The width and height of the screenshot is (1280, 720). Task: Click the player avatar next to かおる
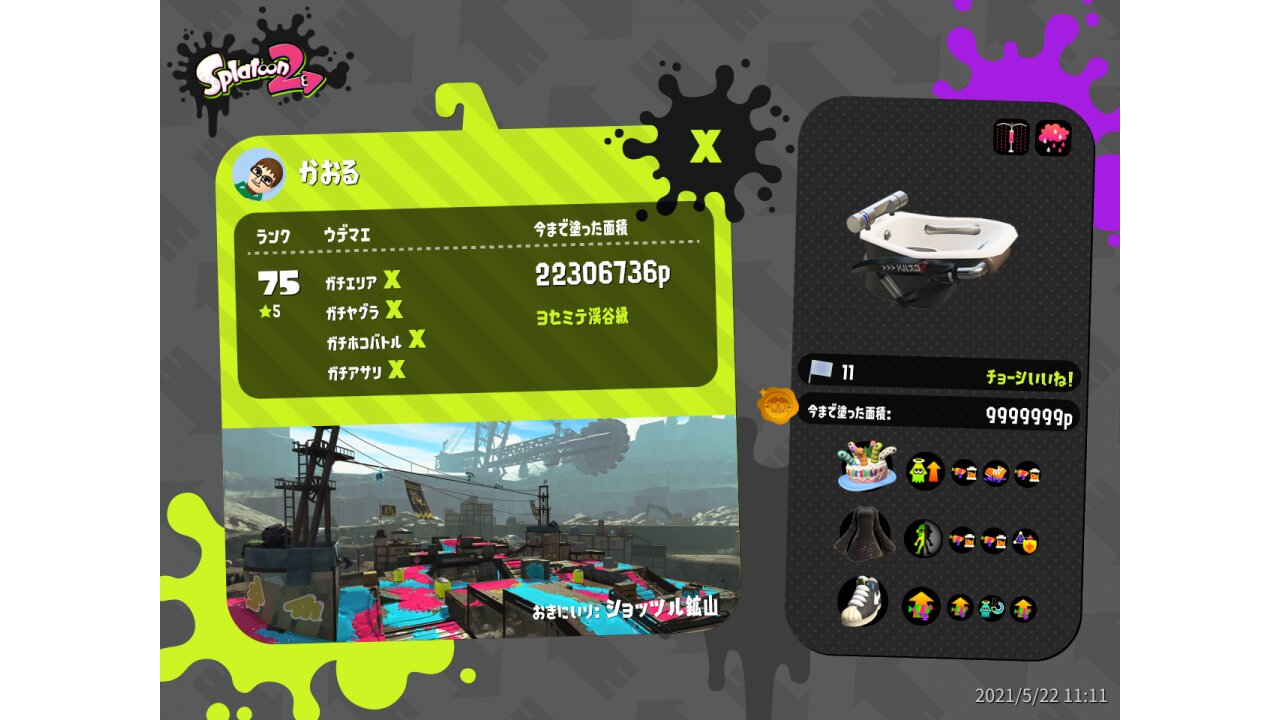[258, 175]
